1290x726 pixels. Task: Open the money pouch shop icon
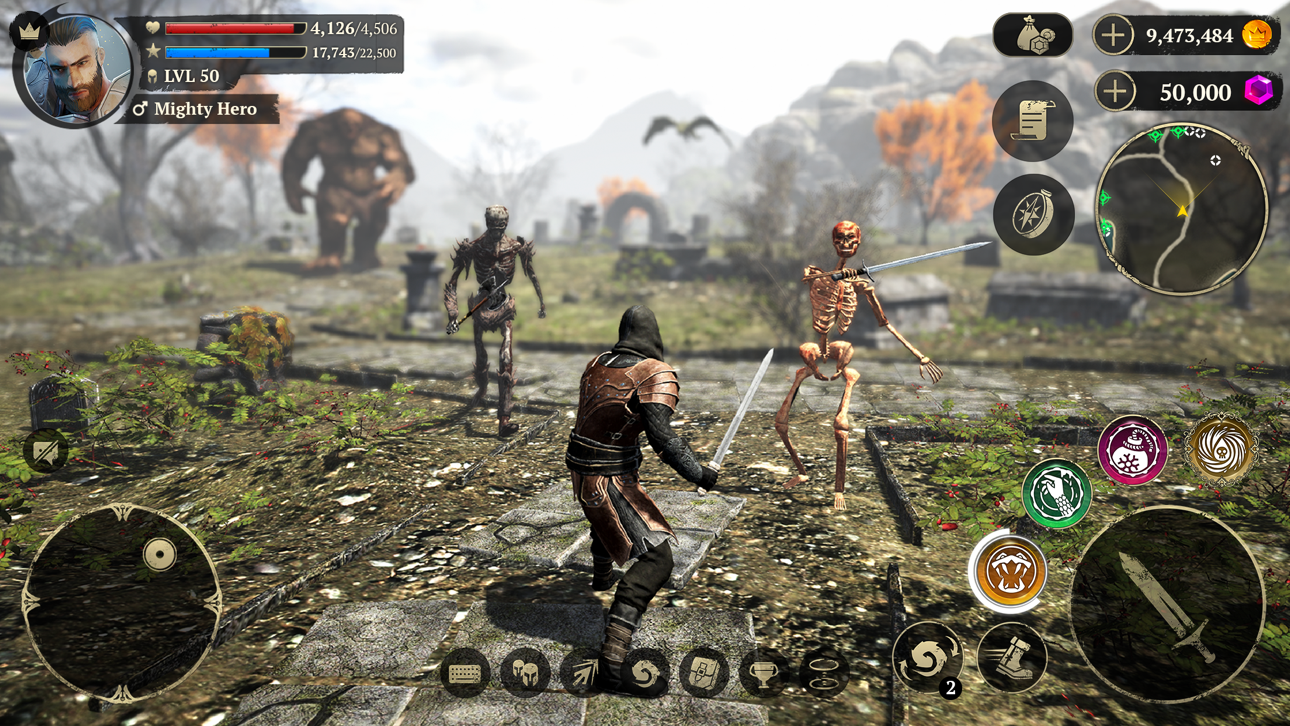(x=1032, y=35)
